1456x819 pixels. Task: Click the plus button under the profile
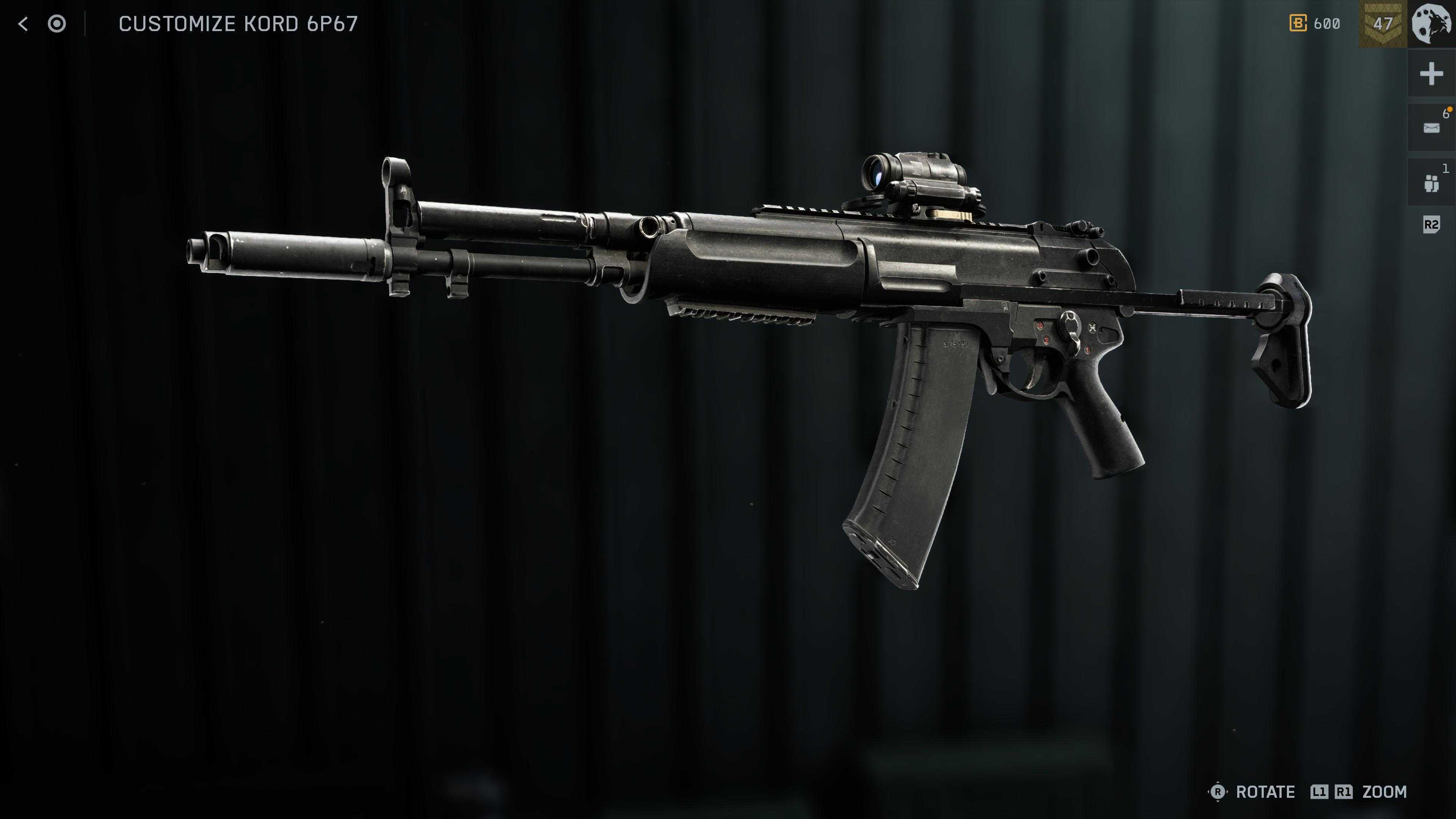1431,74
